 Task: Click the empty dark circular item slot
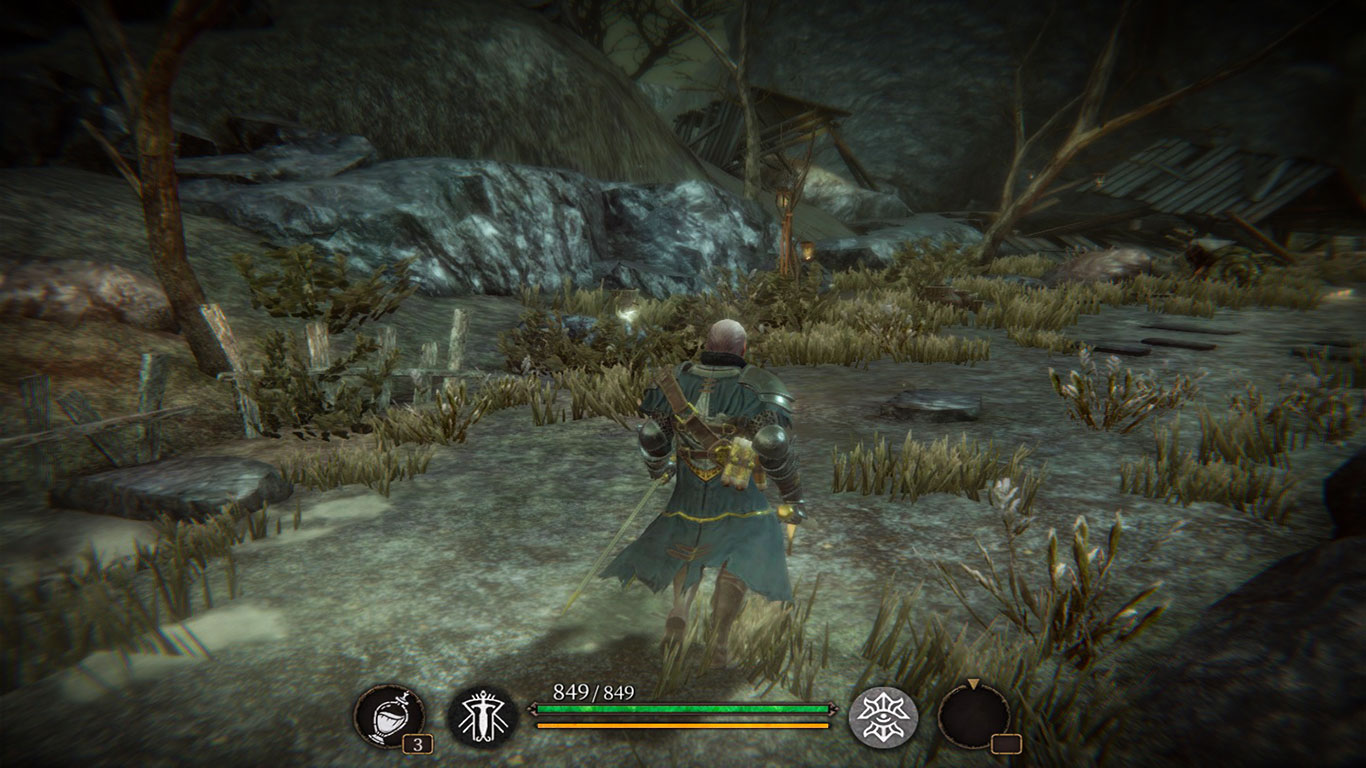click(973, 716)
